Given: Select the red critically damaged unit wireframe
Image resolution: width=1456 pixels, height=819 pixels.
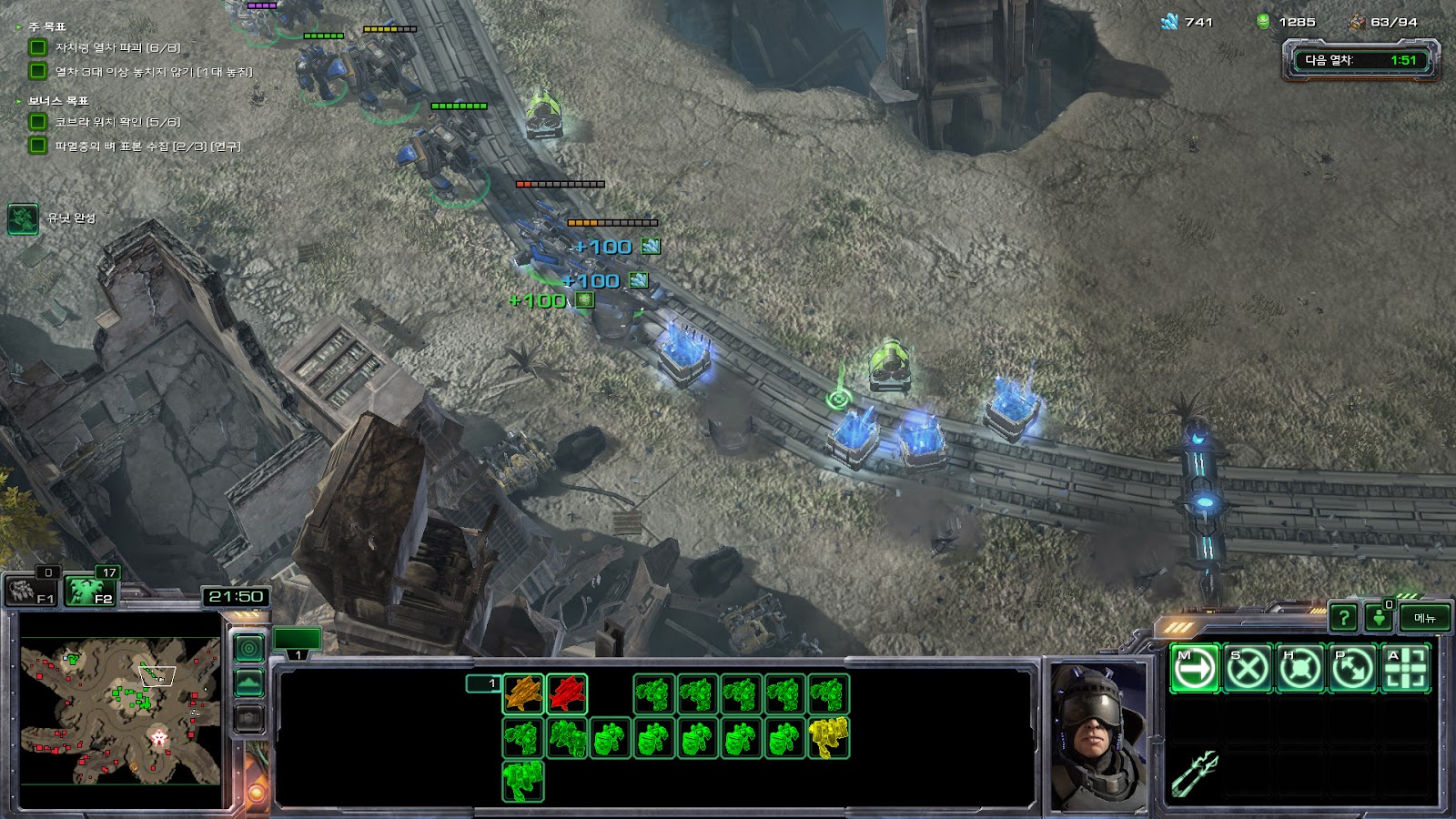Looking at the screenshot, I should point(567,693).
